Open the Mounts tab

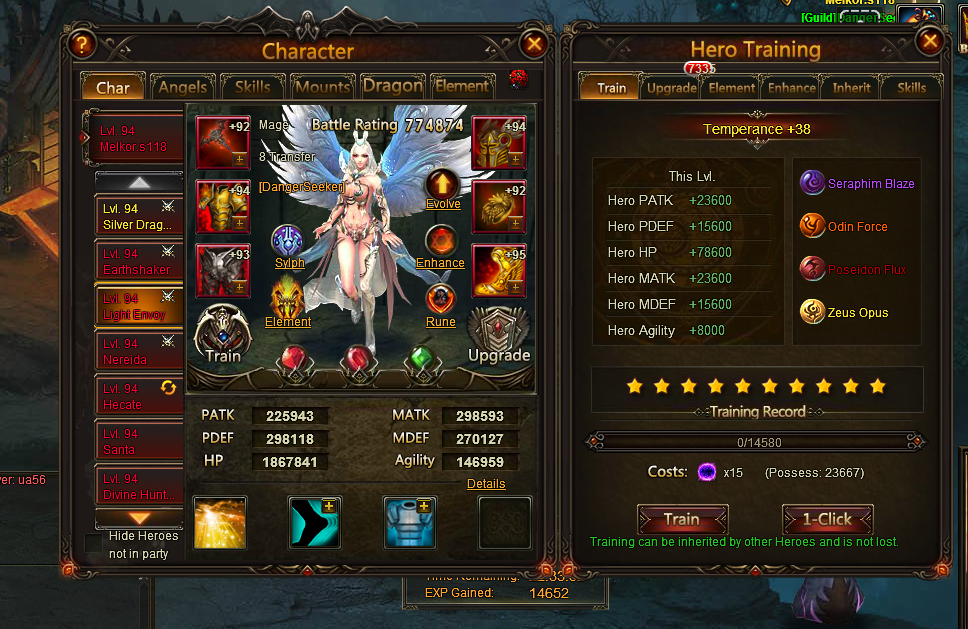tap(322, 87)
